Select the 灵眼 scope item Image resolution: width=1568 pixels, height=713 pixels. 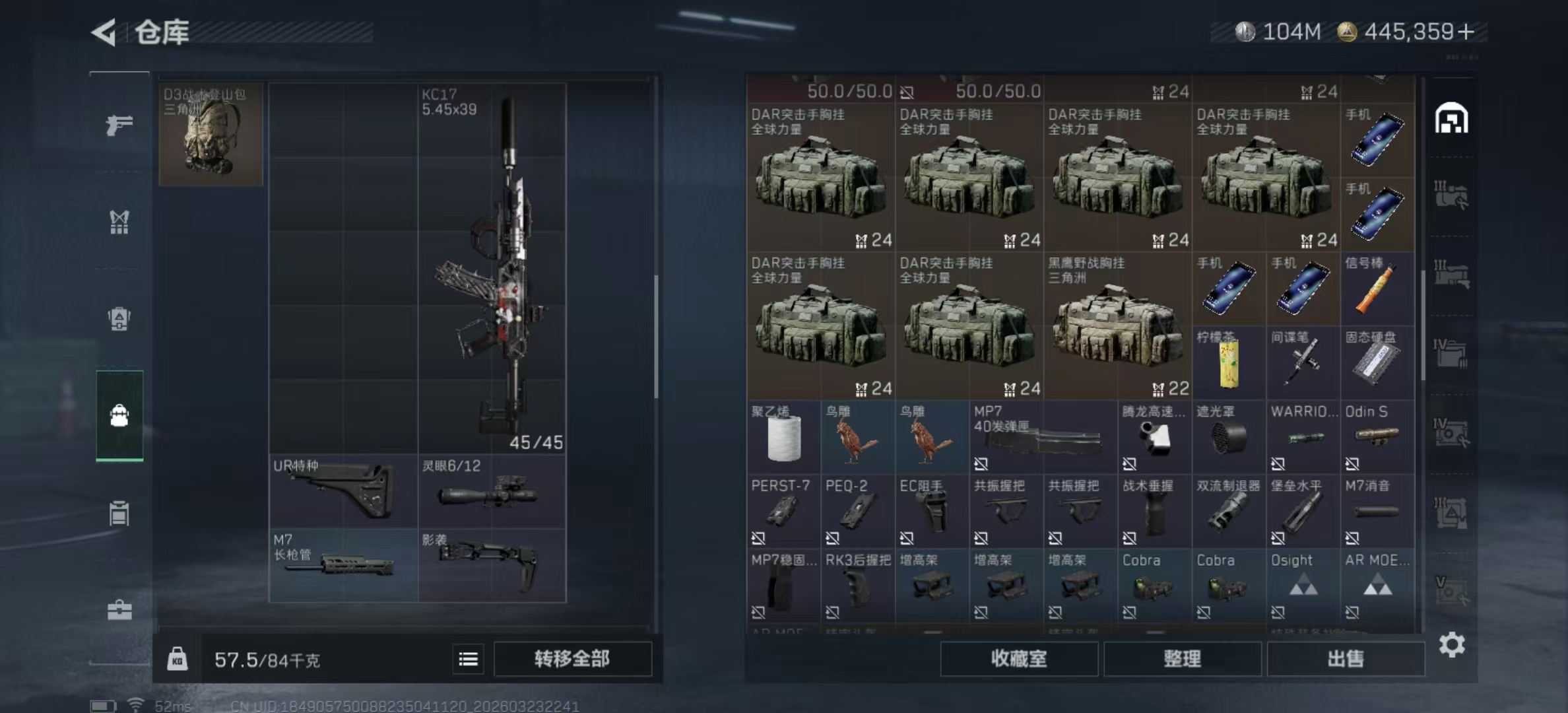point(492,491)
